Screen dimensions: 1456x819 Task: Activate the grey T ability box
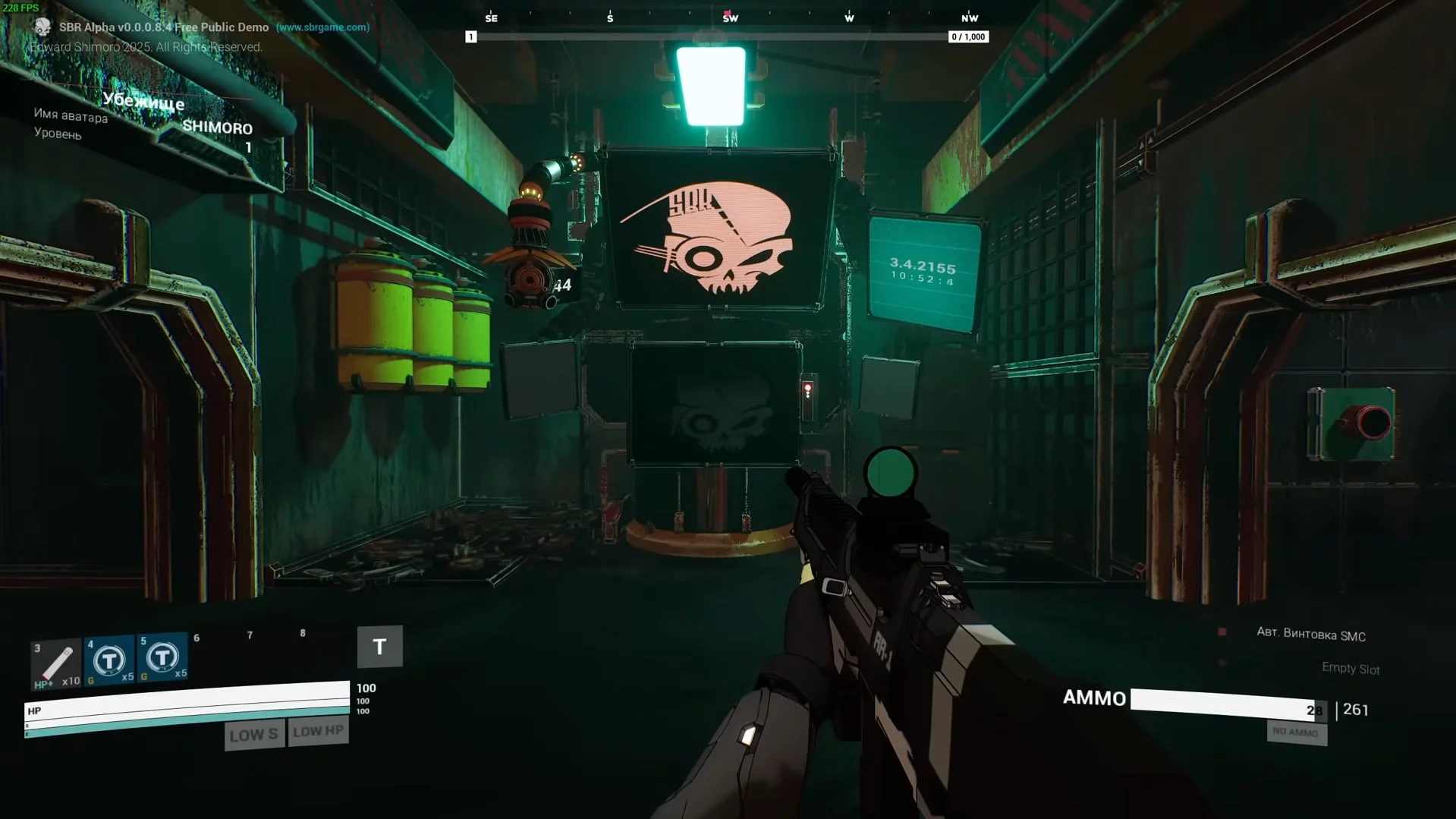tap(379, 647)
